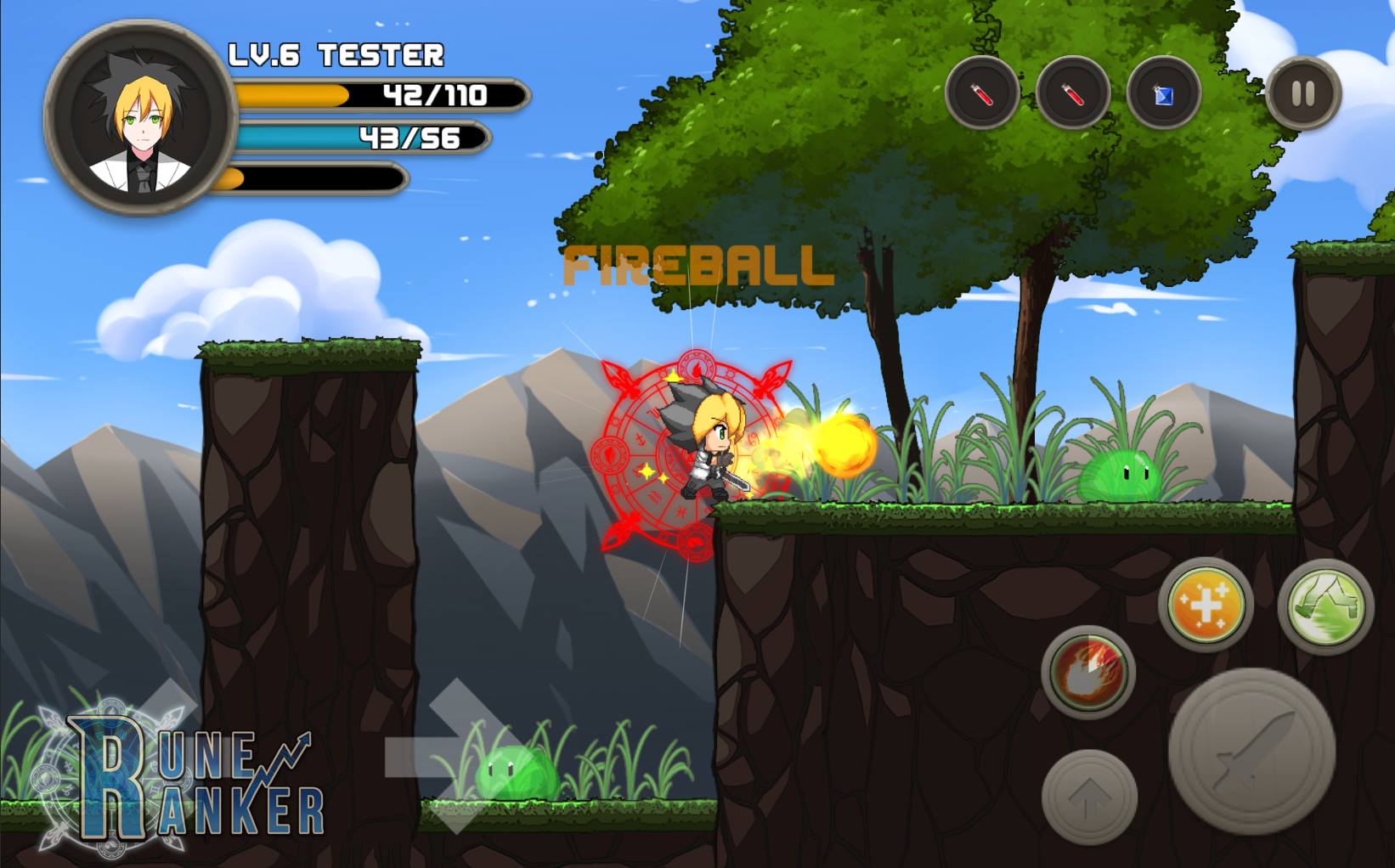Trigger the green dash skill
This screenshot has width=1395, height=868.
click(1325, 606)
